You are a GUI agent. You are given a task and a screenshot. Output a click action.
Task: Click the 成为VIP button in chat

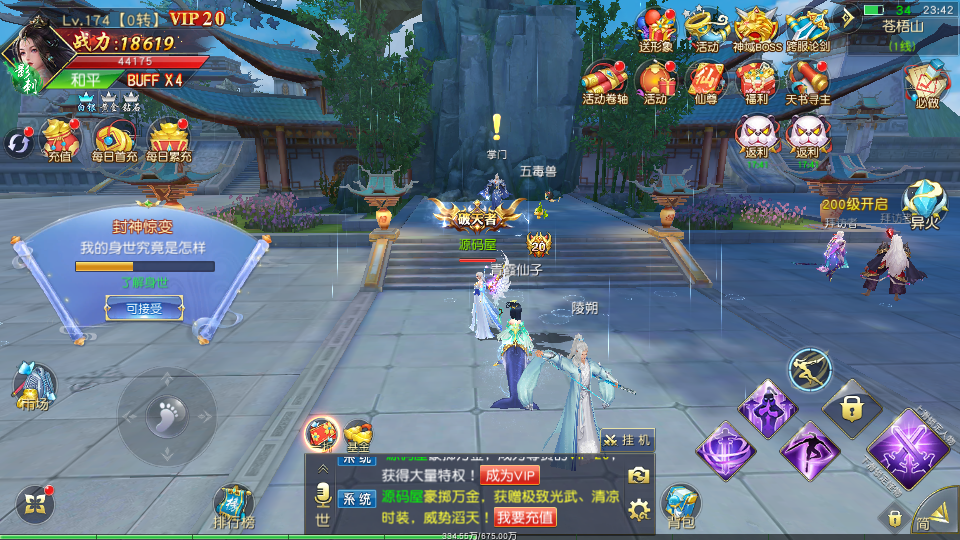(x=509, y=475)
